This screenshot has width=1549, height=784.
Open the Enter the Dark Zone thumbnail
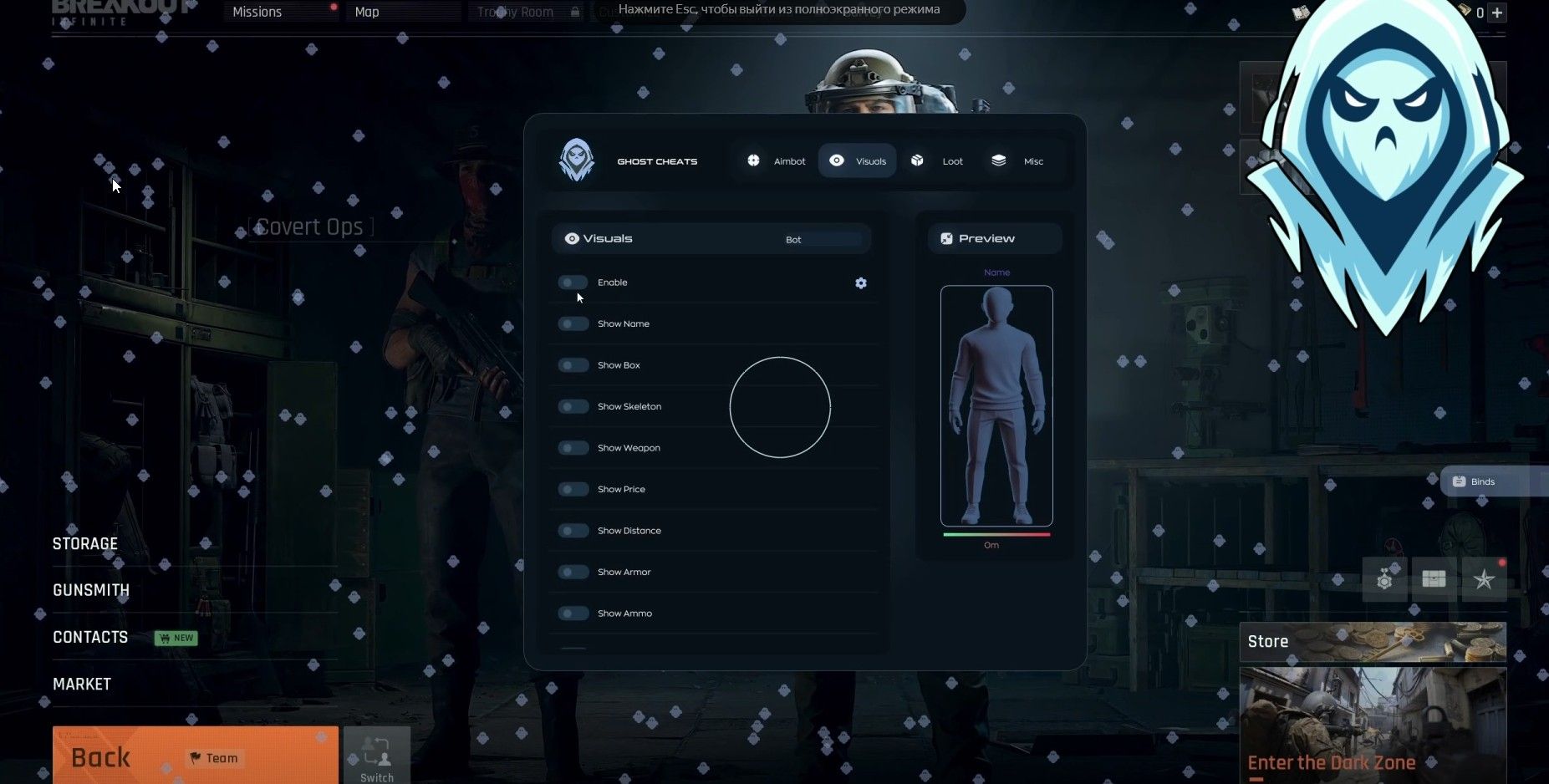tap(1372, 724)
